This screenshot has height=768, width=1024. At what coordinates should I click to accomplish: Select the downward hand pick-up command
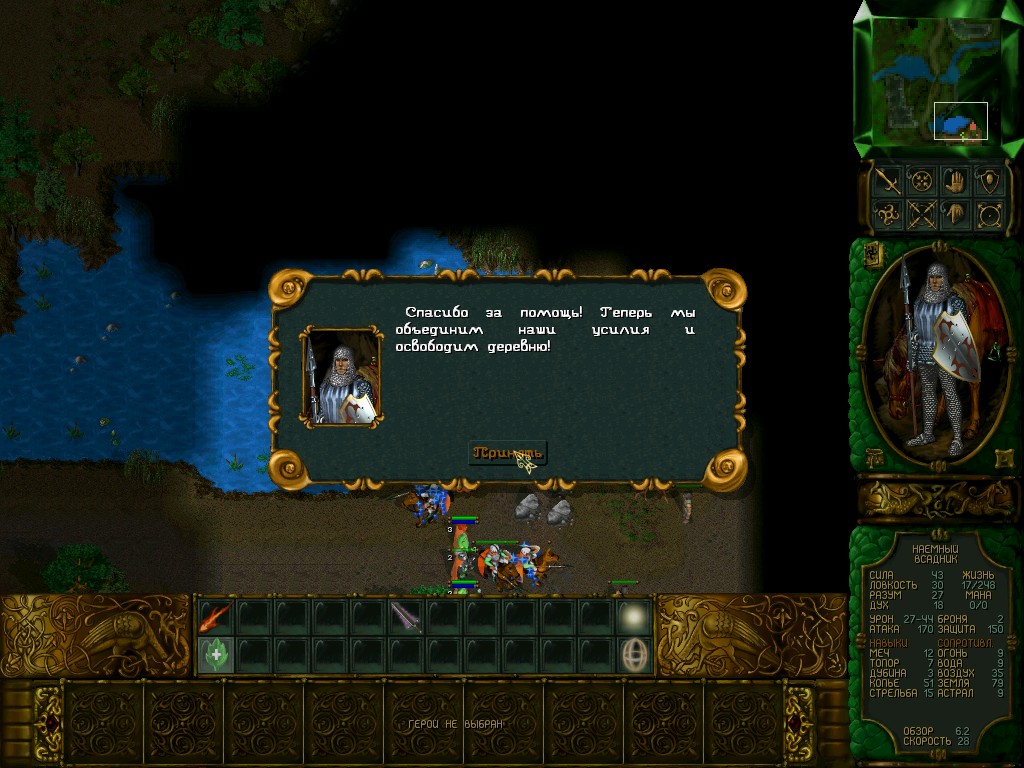(x=956, y=214)
